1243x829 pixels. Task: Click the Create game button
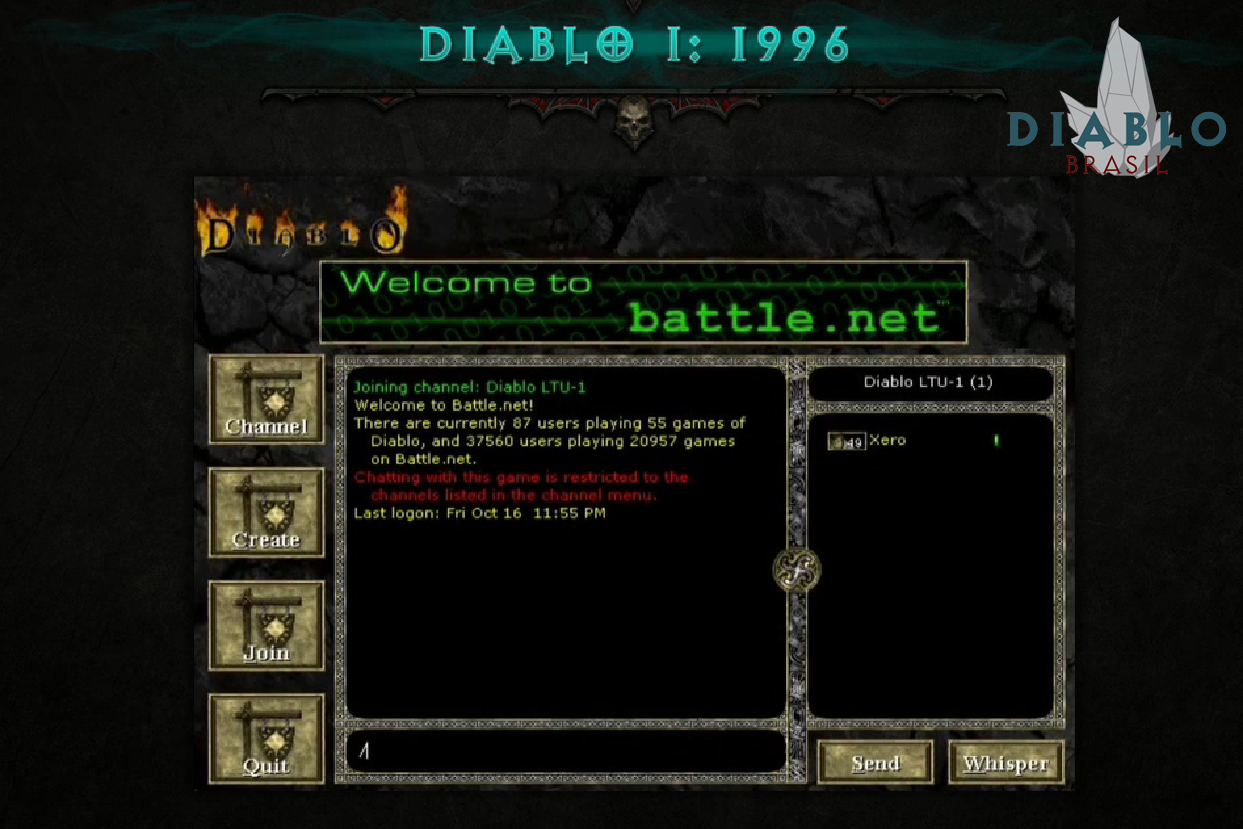(x=266, y=513)
